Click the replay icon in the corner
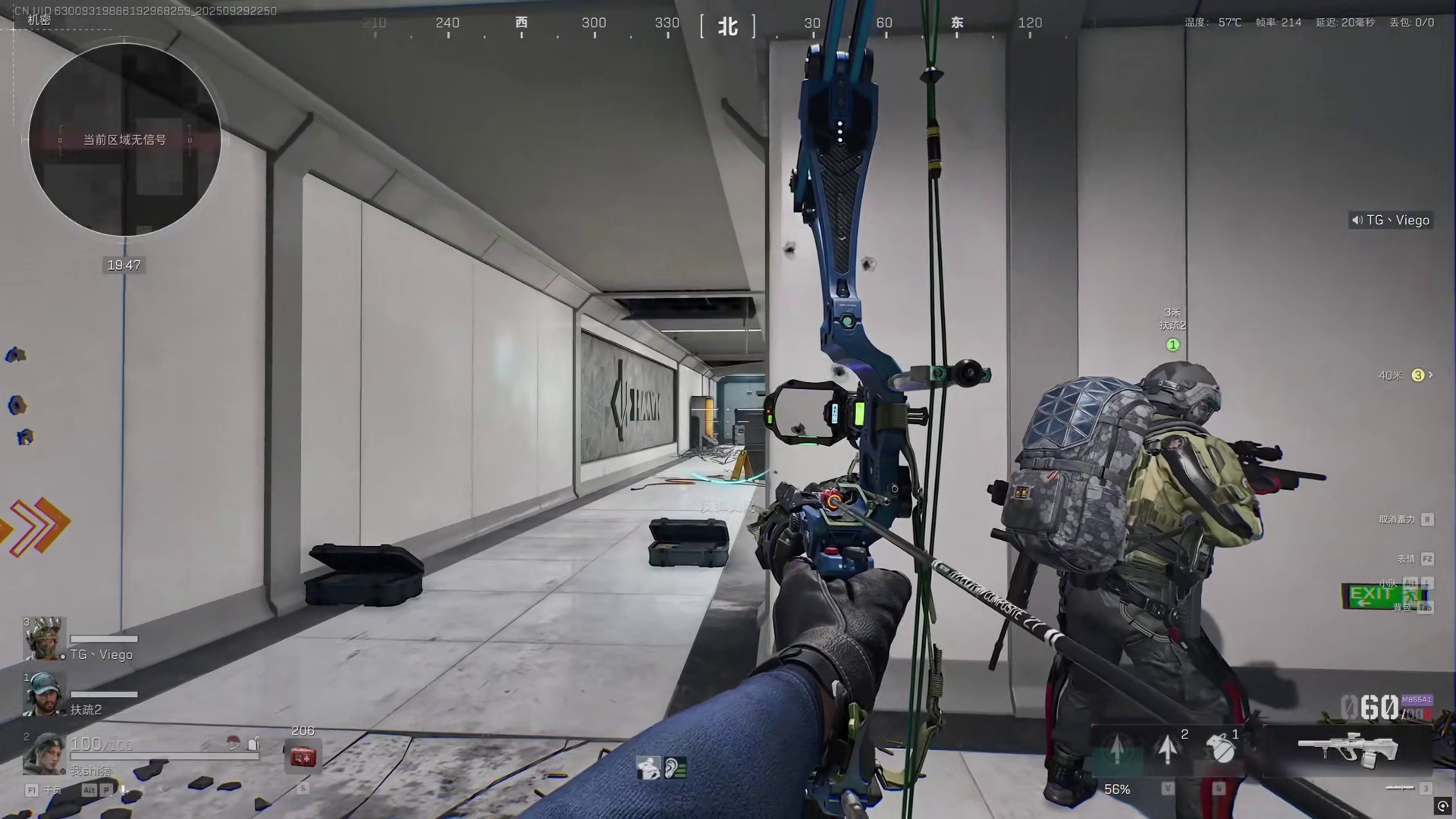This screenshot has height=819, width=1456. pyautogui.click(x=1442, y=806)
